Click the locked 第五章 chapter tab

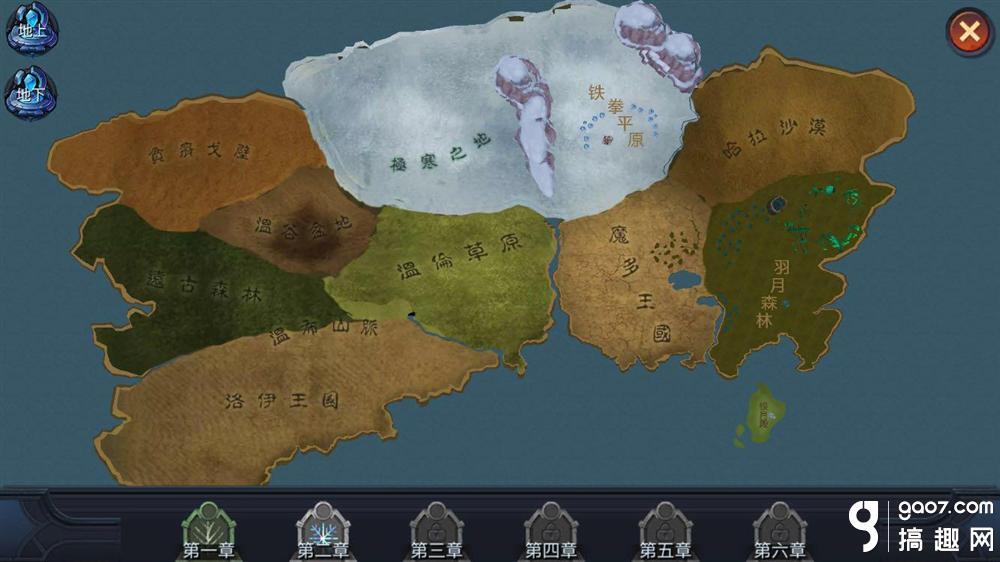coord(665,532)
